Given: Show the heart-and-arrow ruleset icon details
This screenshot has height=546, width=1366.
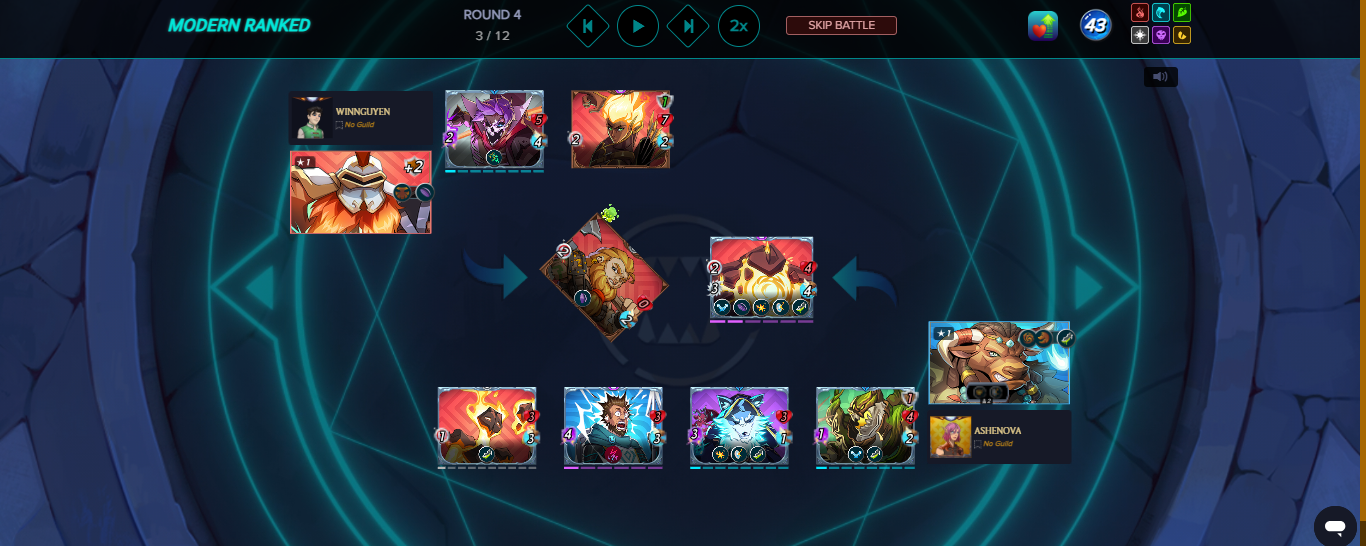Looking at the screenshot, I should click(x=1043, y=26).
